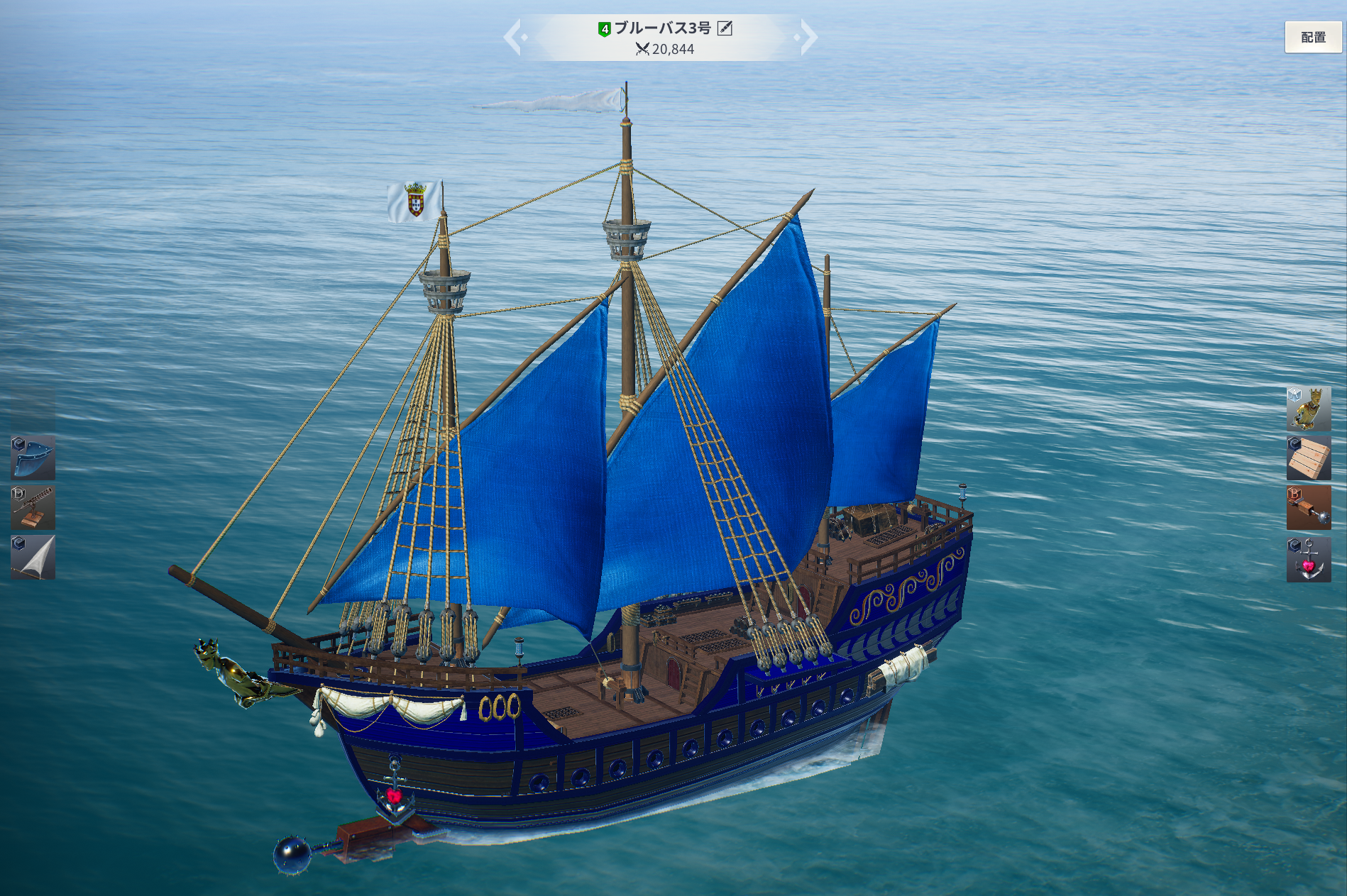Switch to the previous ship with left arrow

click(x=513, y=38)
